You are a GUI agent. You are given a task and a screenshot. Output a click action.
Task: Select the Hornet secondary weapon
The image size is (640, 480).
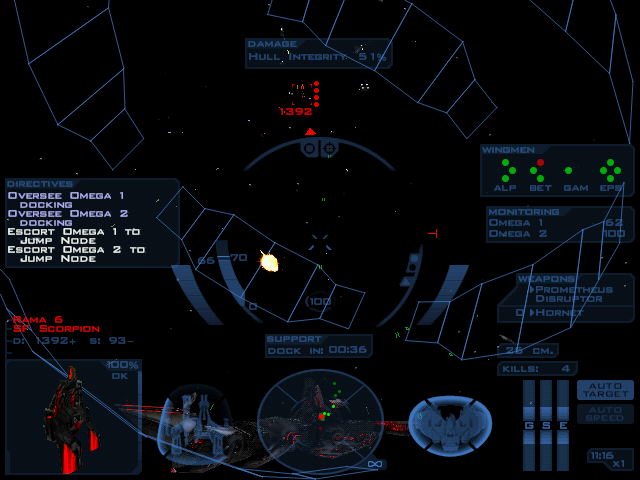(x=558, y=313)
